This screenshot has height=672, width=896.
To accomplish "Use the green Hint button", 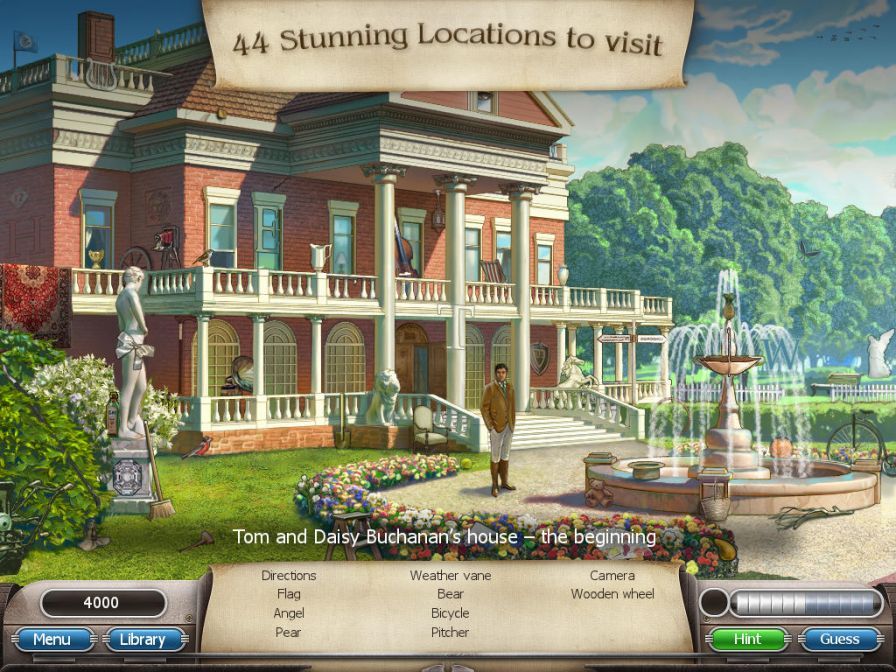I will pyautogui.click(x=747, y=639).
